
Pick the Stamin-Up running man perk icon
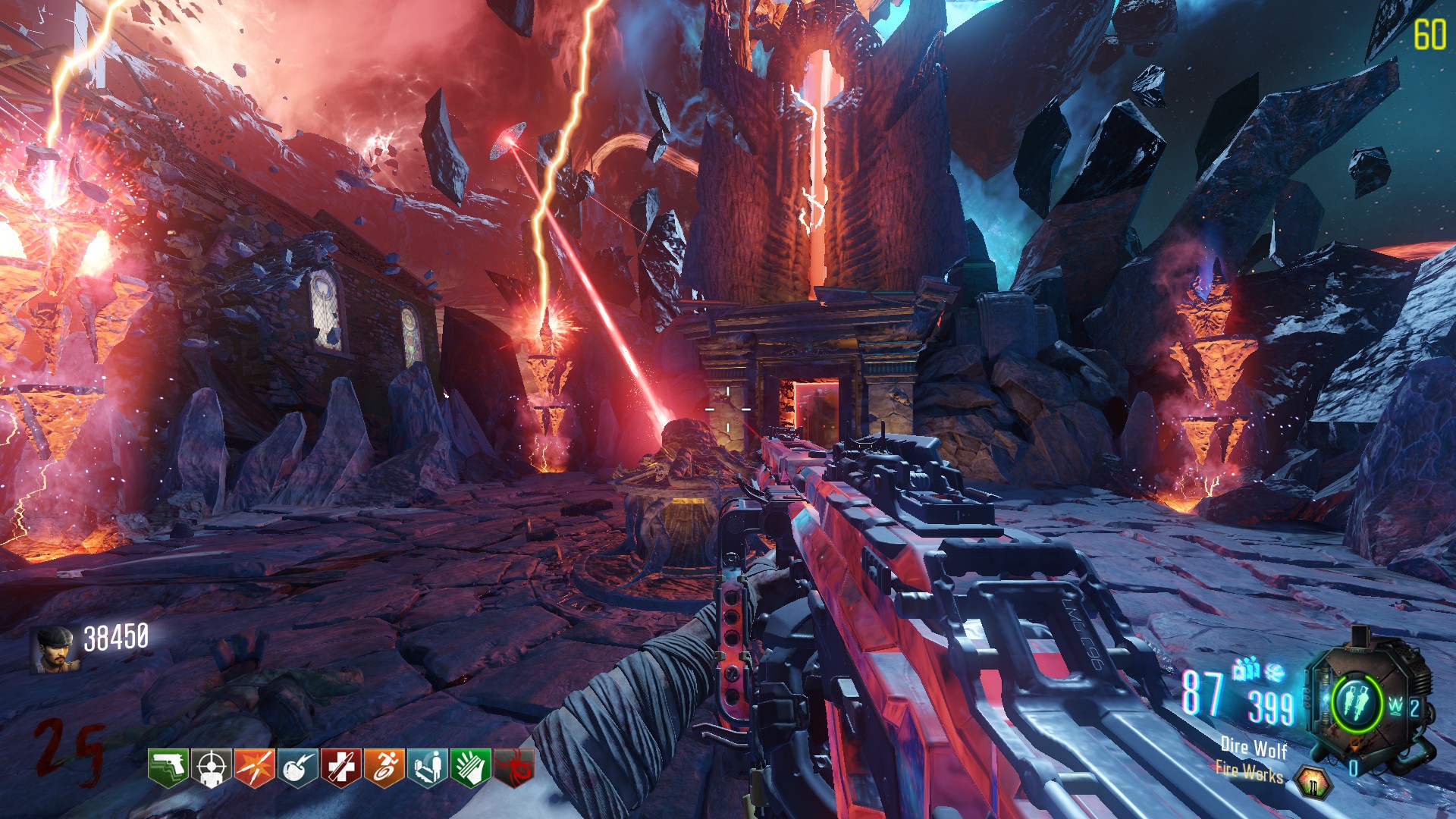pos(384,767)
